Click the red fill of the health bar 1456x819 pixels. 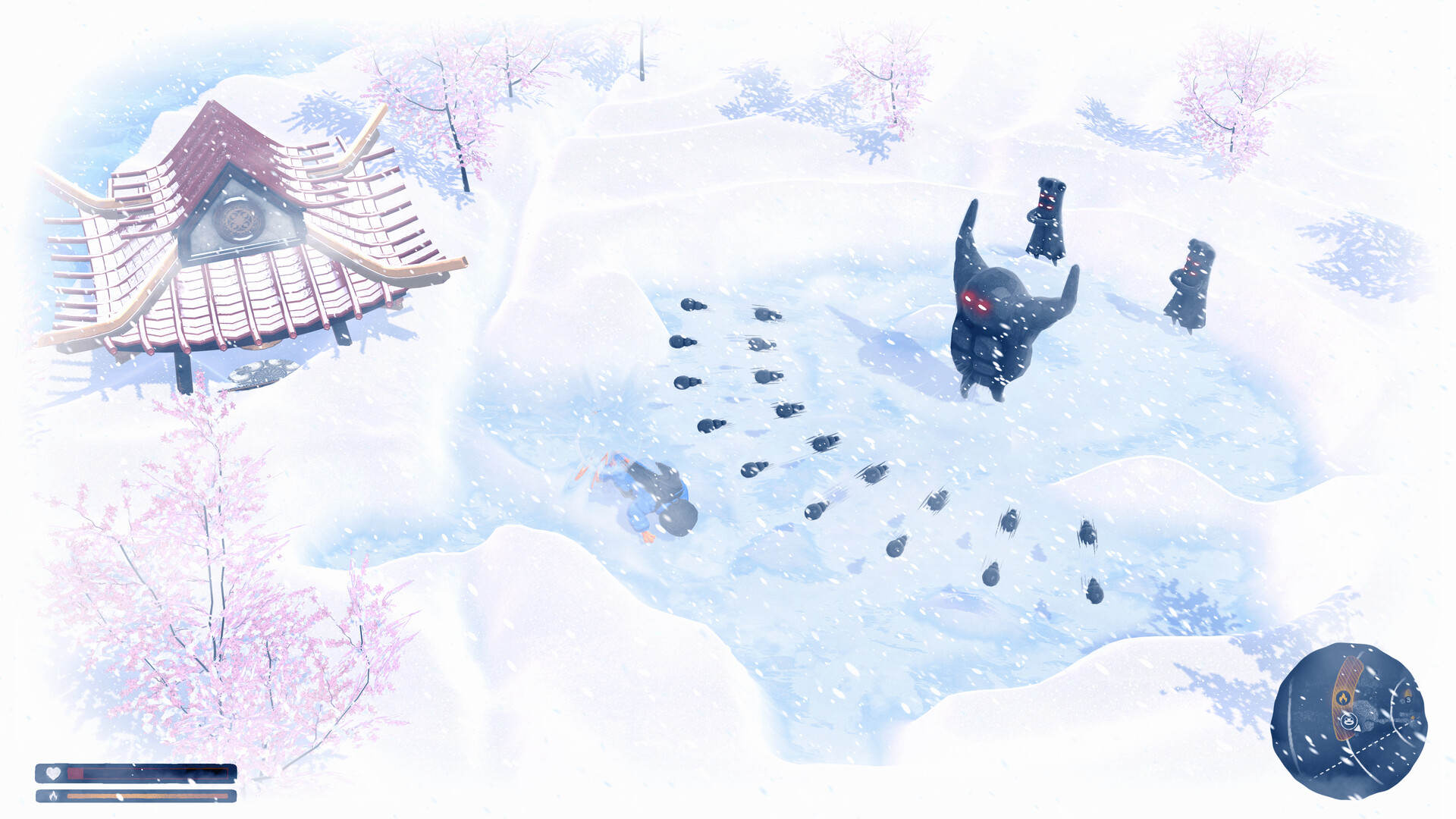75,773
